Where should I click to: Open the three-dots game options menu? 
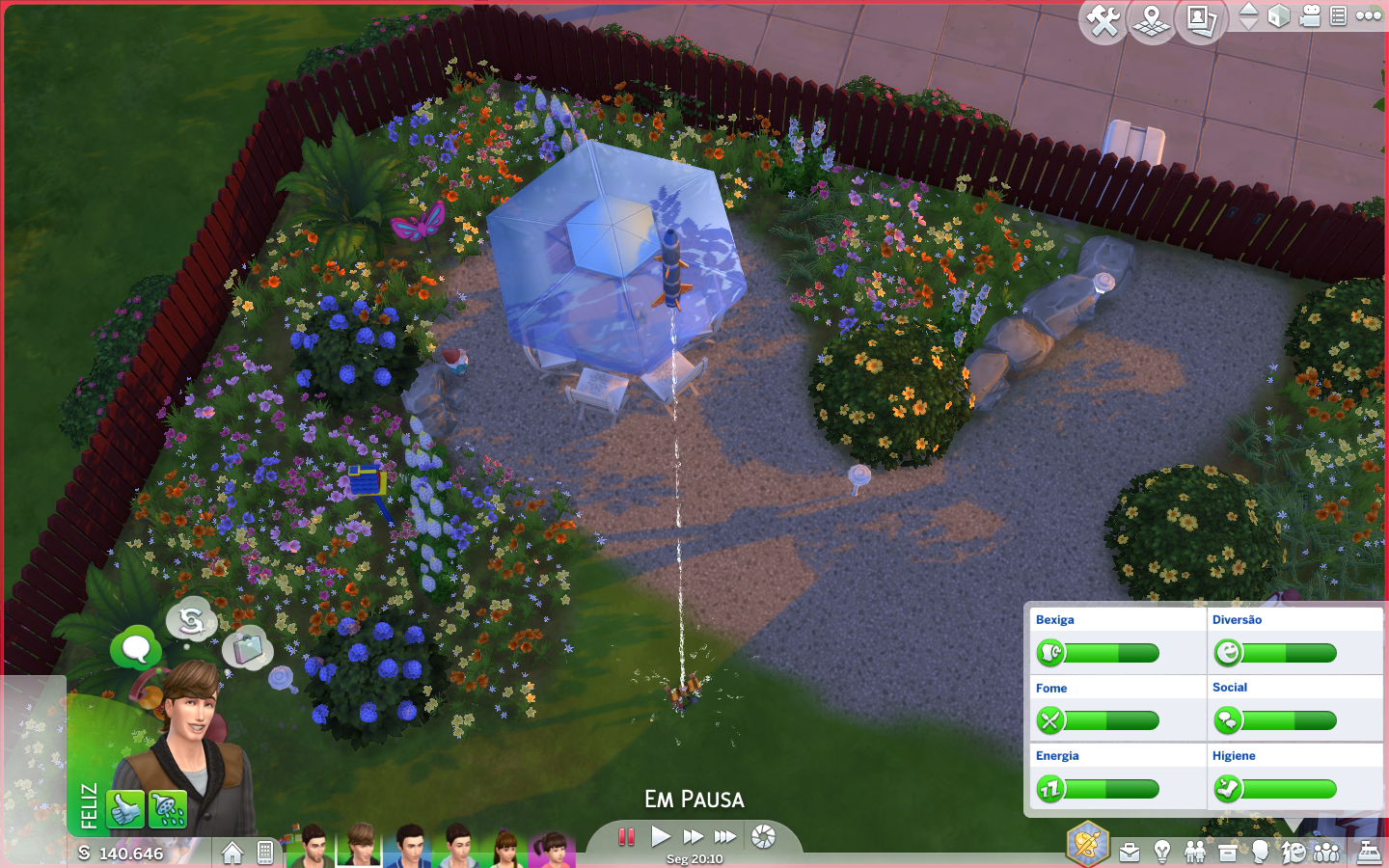[1369, 15]
